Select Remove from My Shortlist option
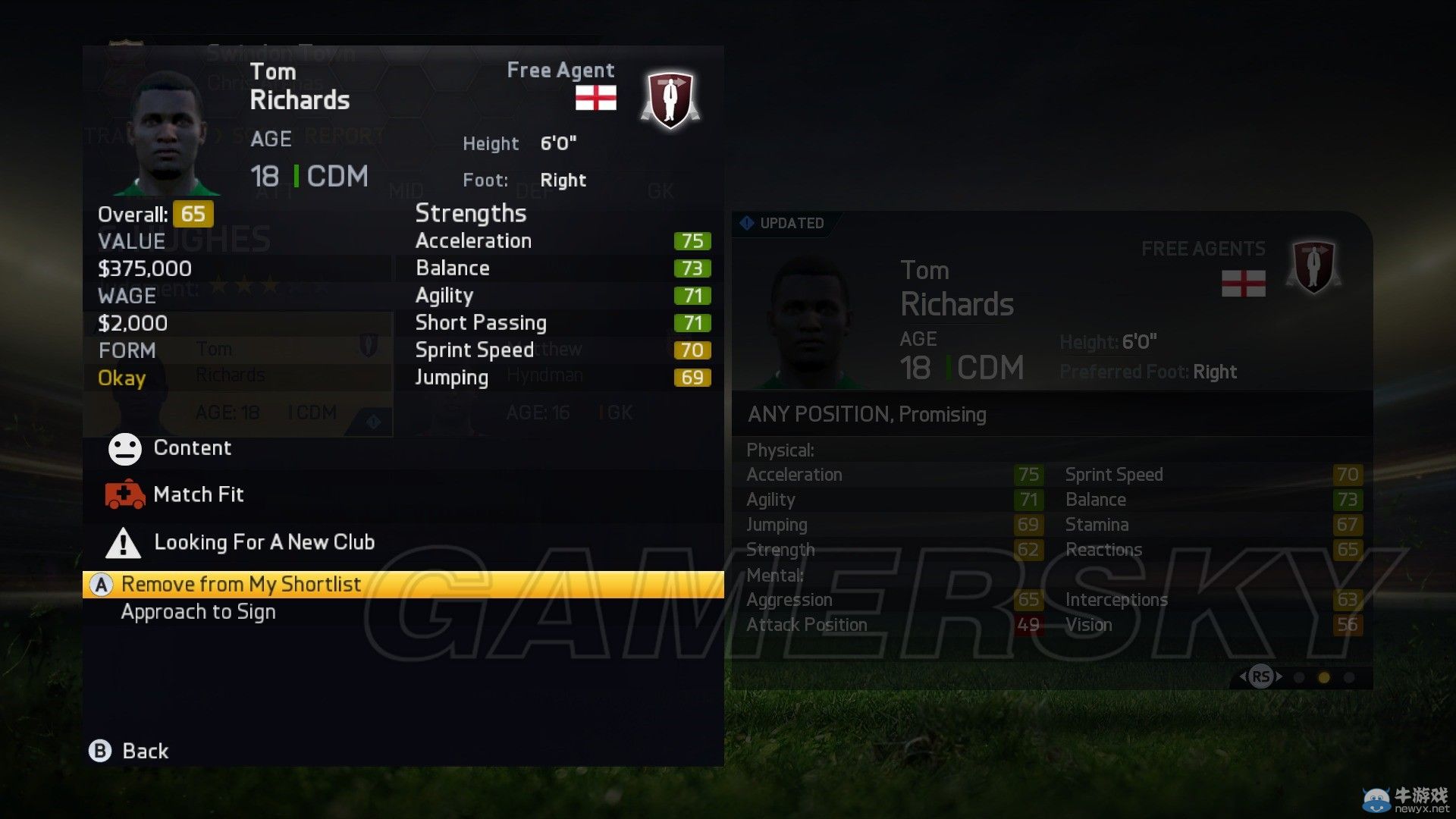 239,584
